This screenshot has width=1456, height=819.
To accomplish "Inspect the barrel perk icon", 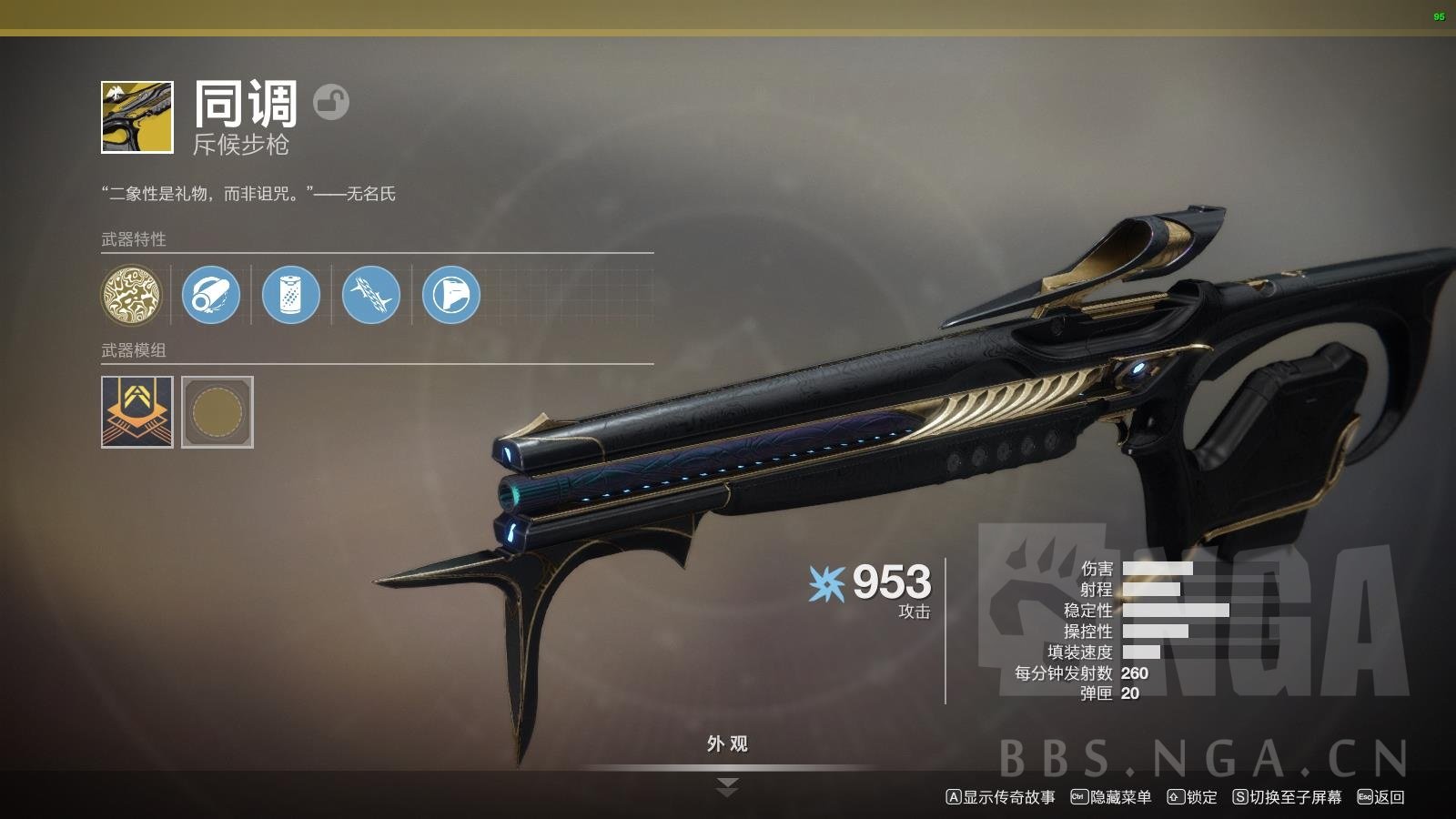I will pyautogui.click(x=211, y=295).
